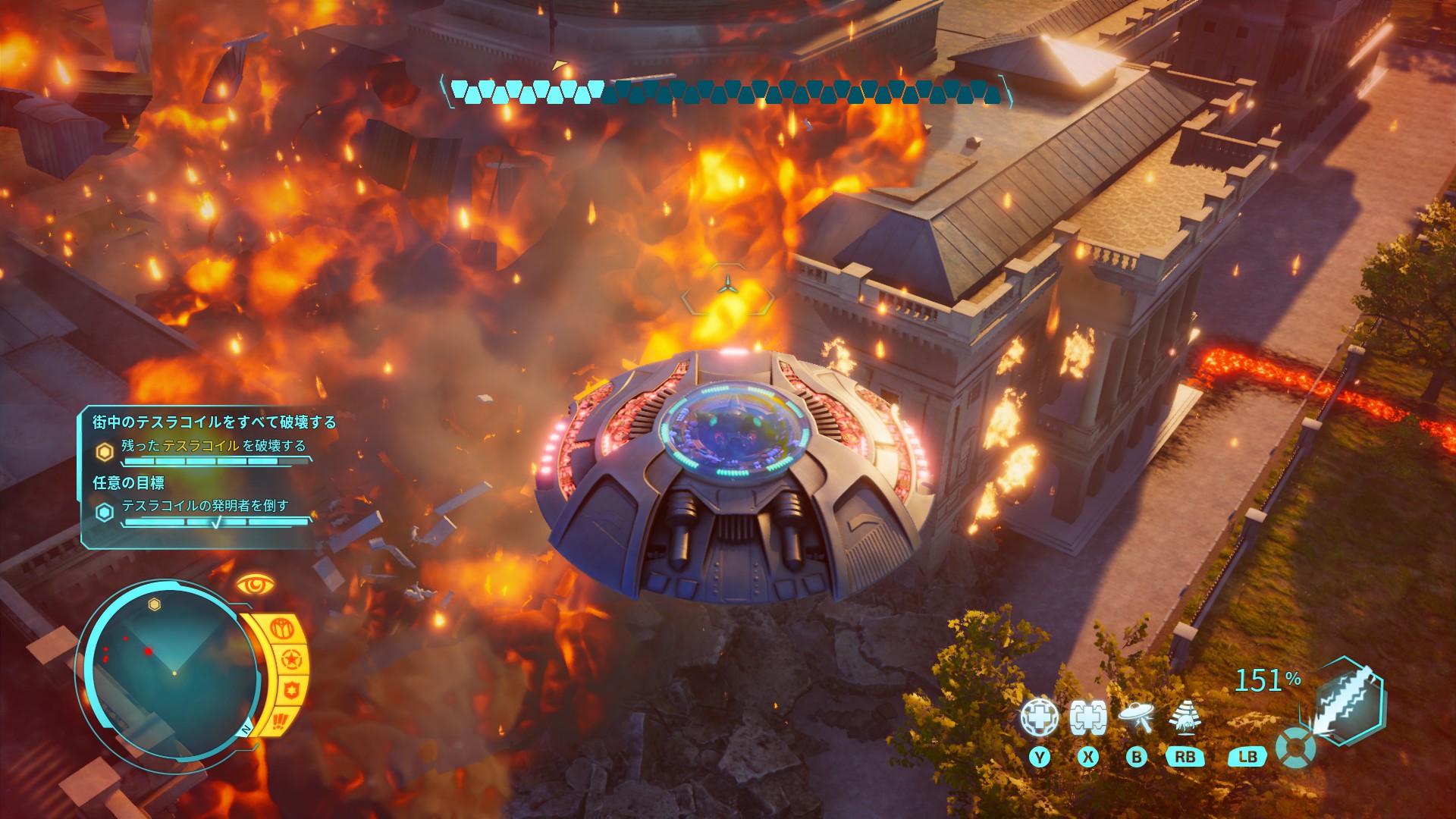
Task: Click the N compass marker on the minimap
Action: [246, 730]
